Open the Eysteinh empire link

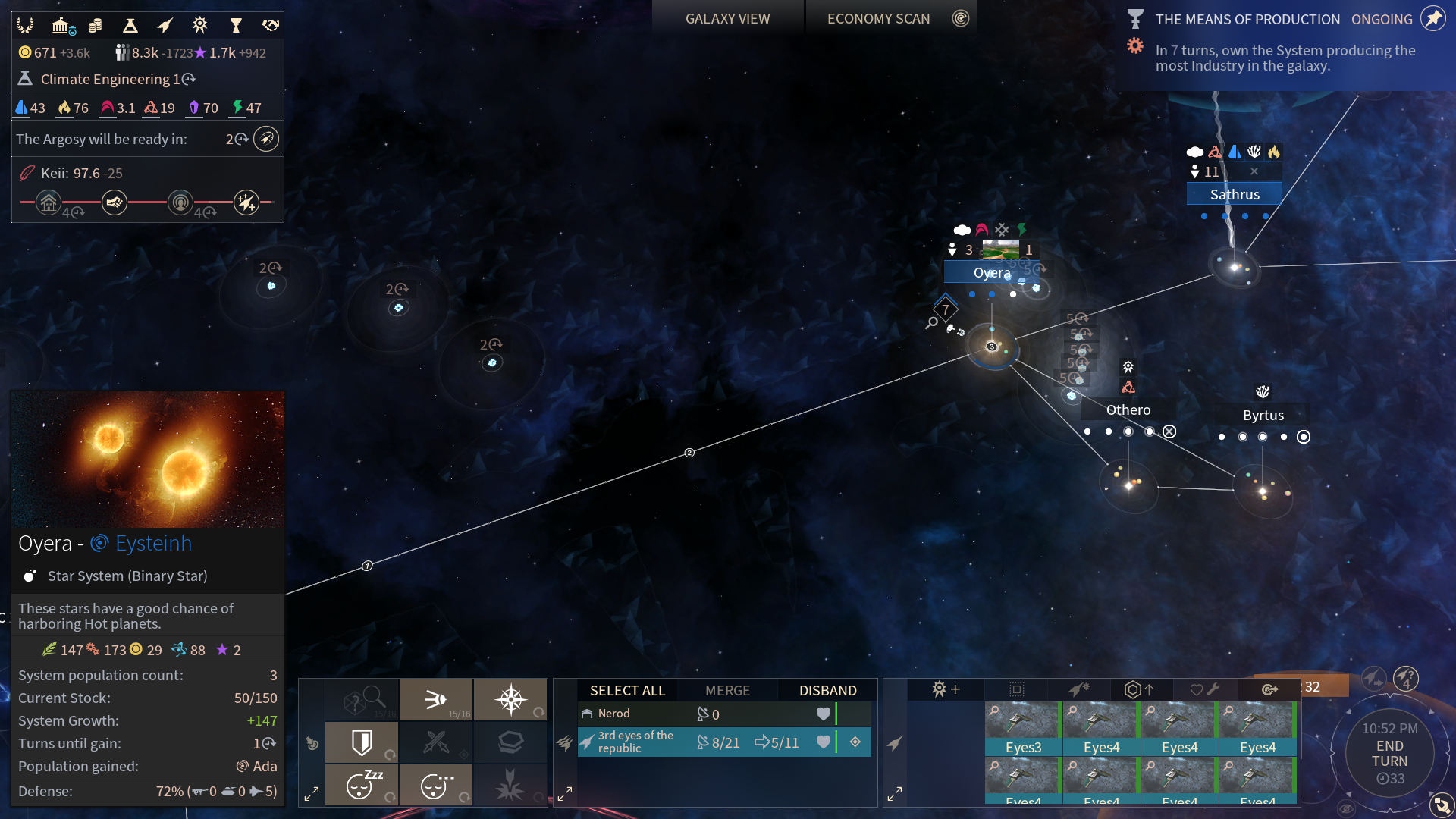click(x=152, y=543)
